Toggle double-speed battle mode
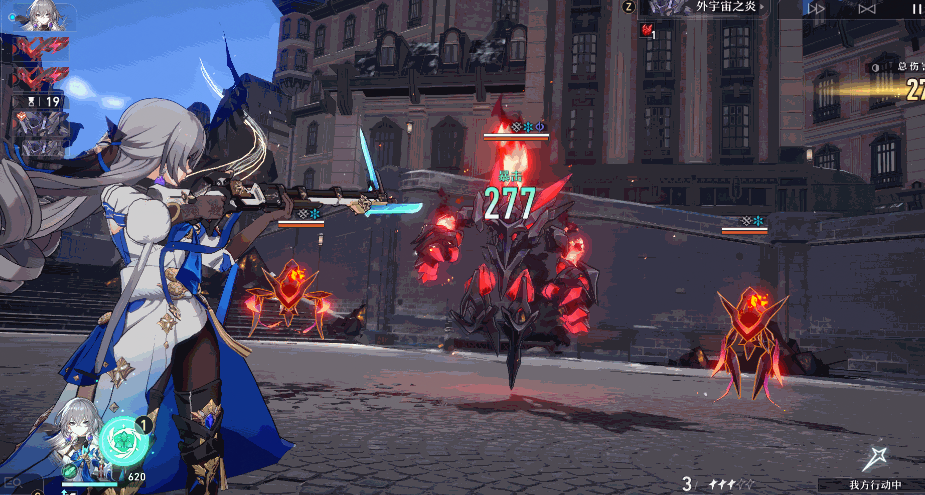The width and height of the screenshot is (925, 495). coord(817,8)
